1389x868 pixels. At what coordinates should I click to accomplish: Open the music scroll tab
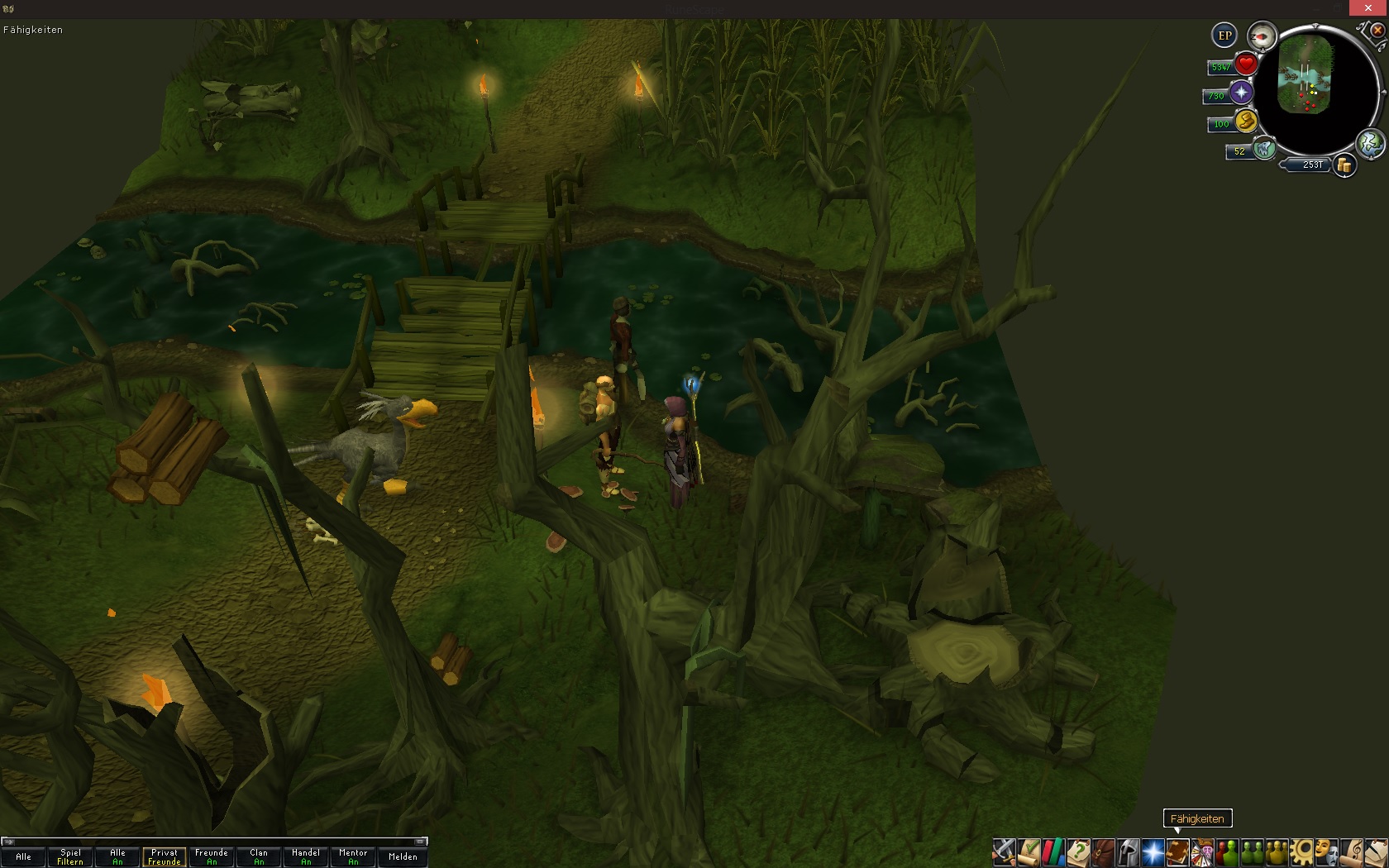(x=1351, y=851)
